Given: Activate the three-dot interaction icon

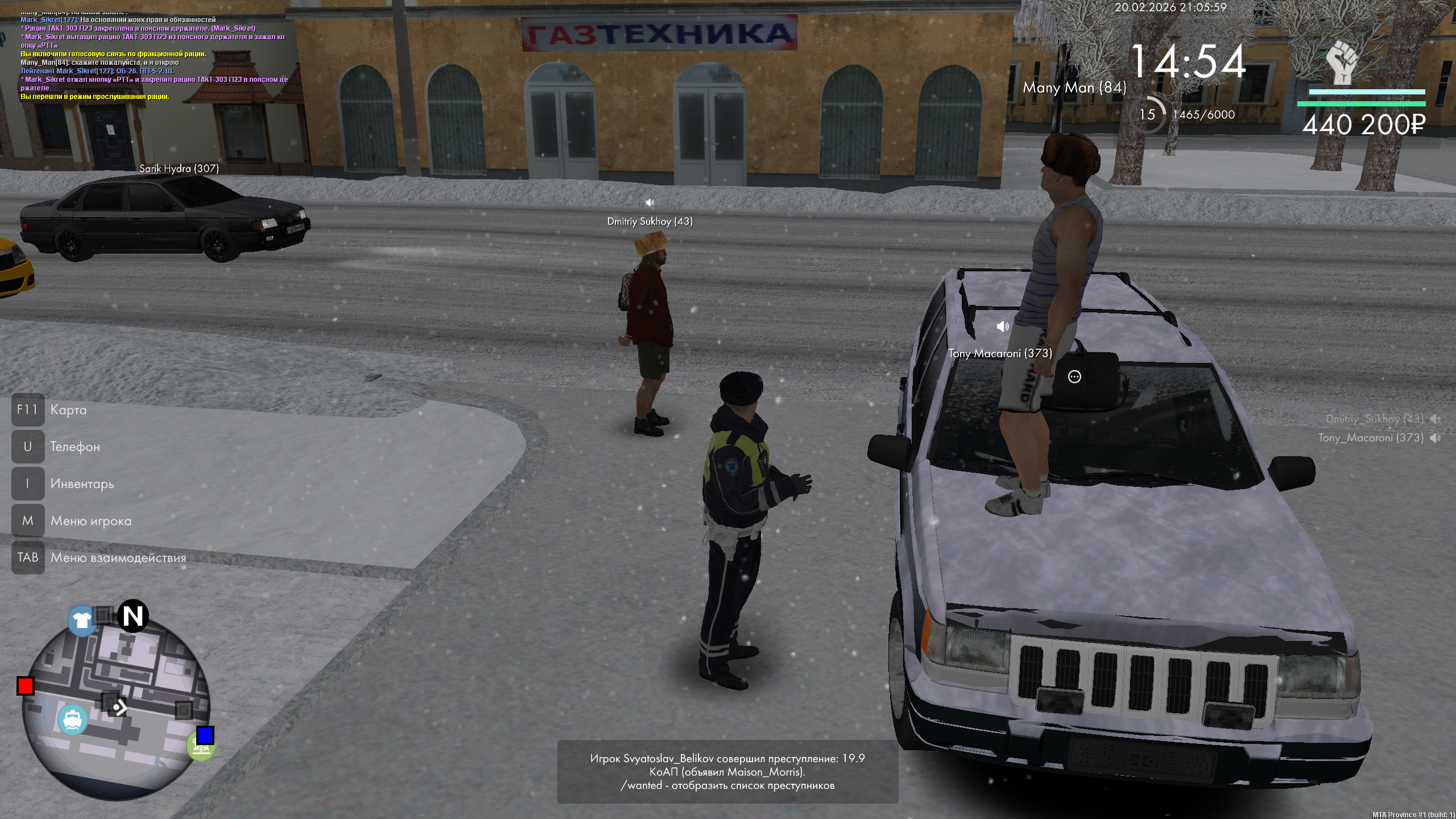Looking at the screenshot, I should [x=1074, y=377].
